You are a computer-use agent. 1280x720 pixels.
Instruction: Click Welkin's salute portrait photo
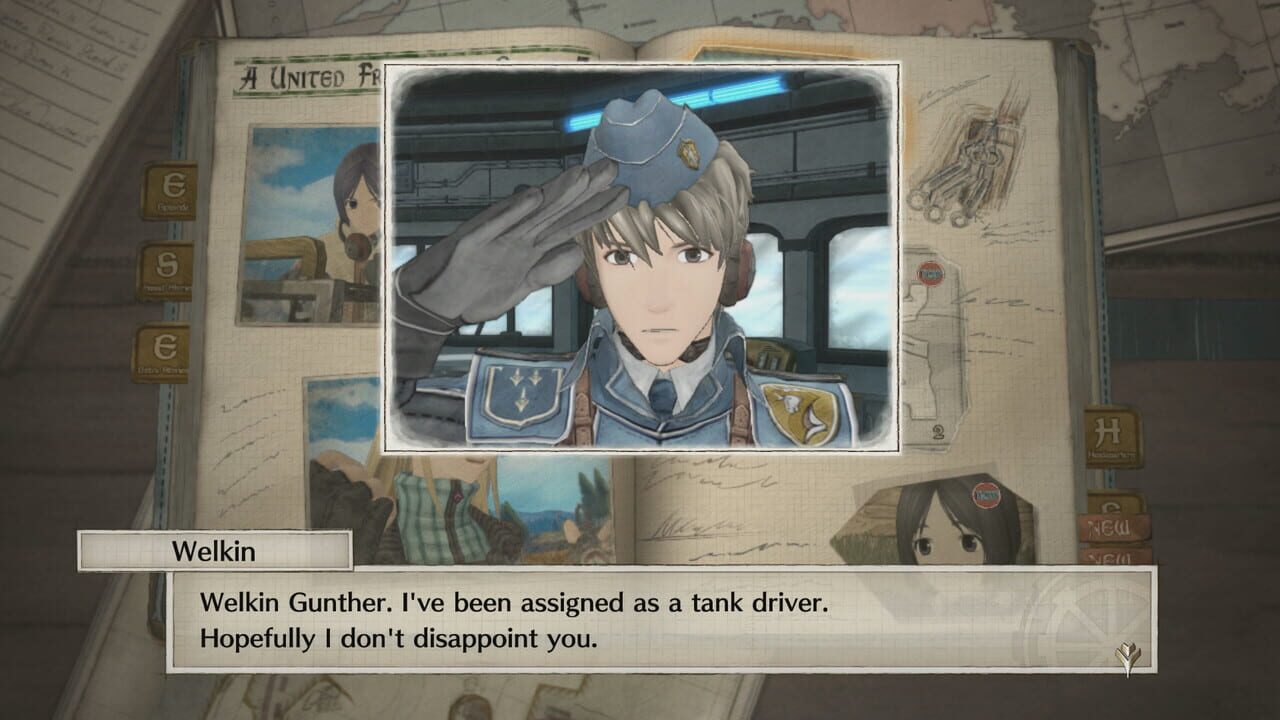coord(640,260)
